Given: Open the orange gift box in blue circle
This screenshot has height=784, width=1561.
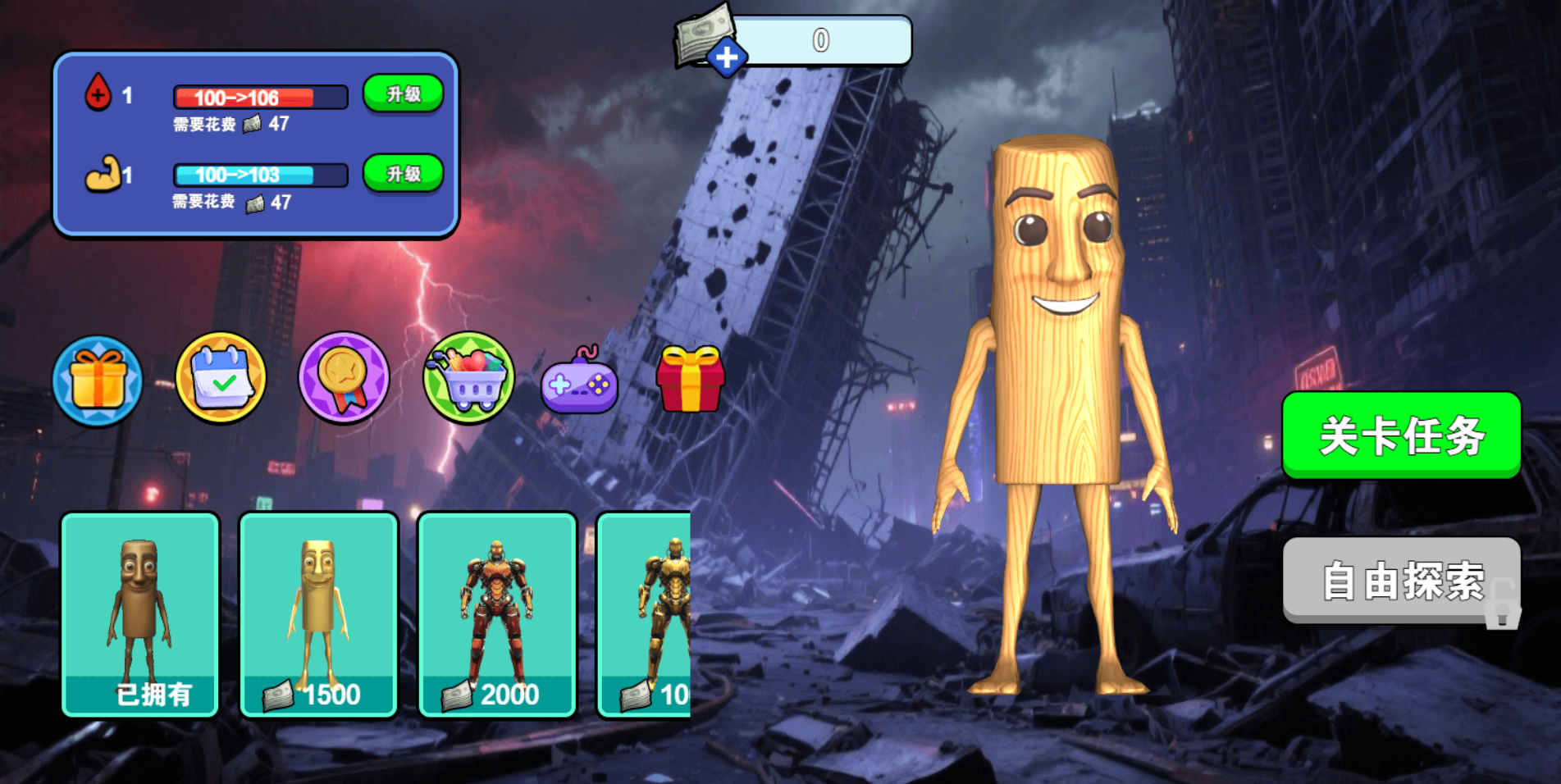Looking at the screenshot, I should [x=98, y=381].
